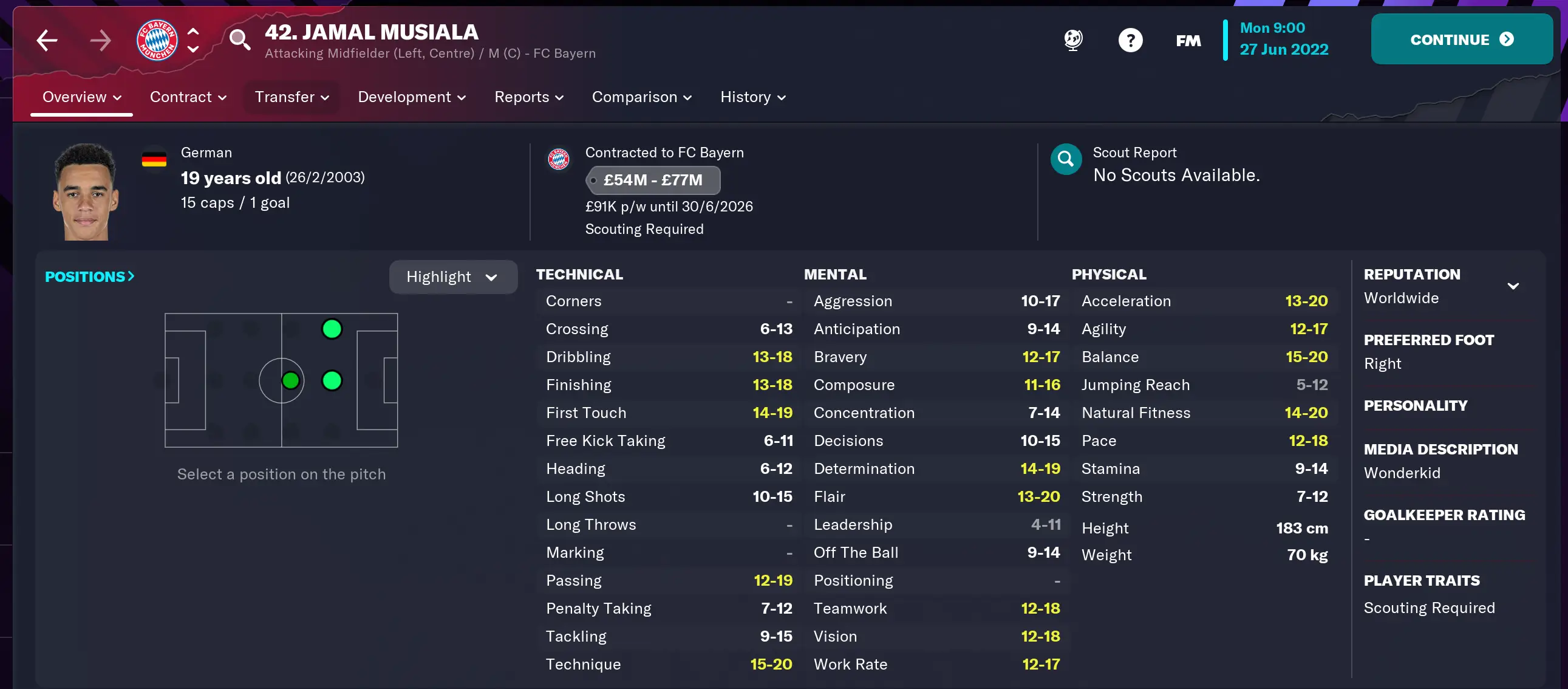Click the globe world icon
This screenshot has width=1568, height=689.
1072,39
